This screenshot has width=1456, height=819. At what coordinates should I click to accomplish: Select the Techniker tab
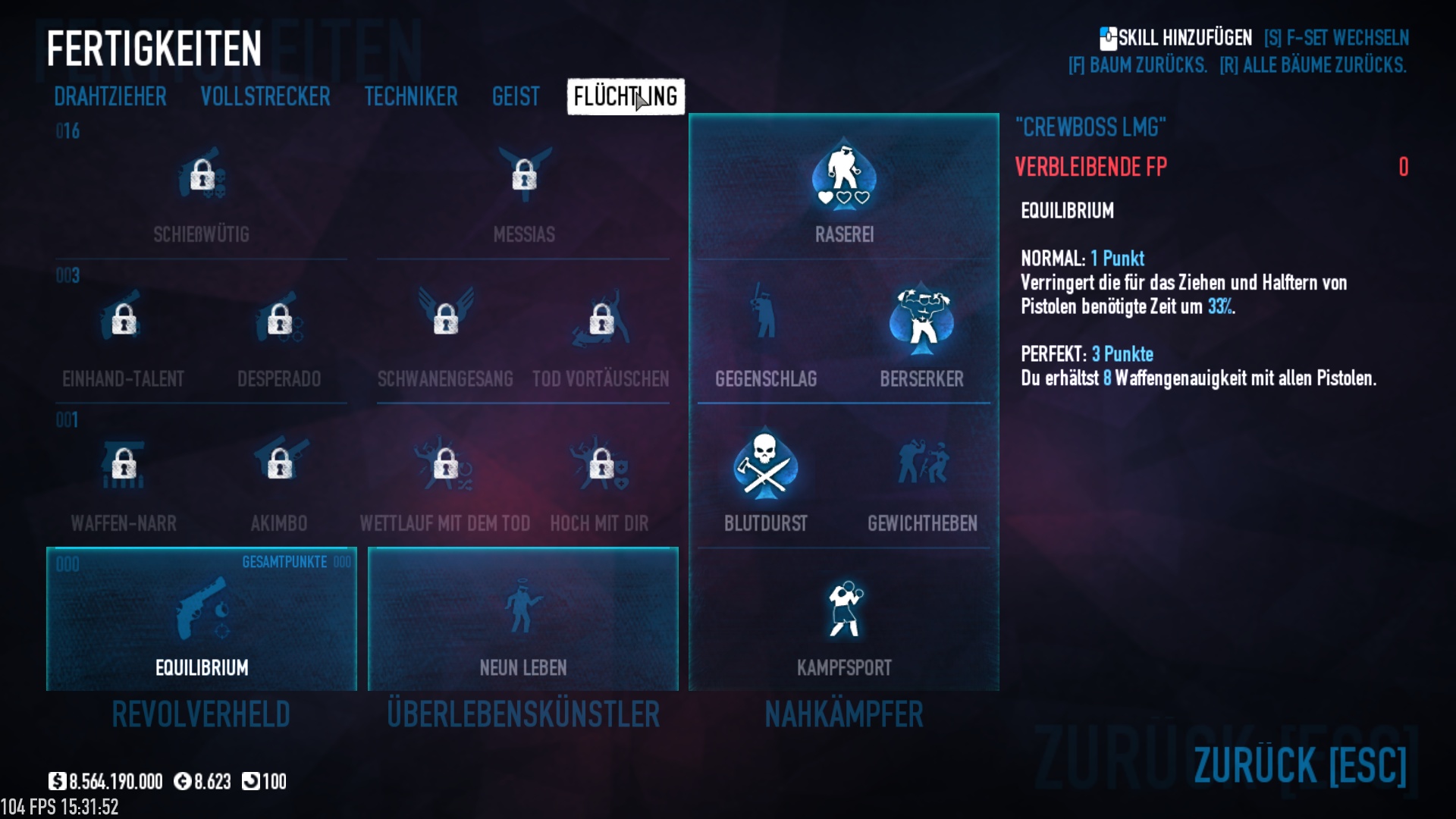coord(411,97)
